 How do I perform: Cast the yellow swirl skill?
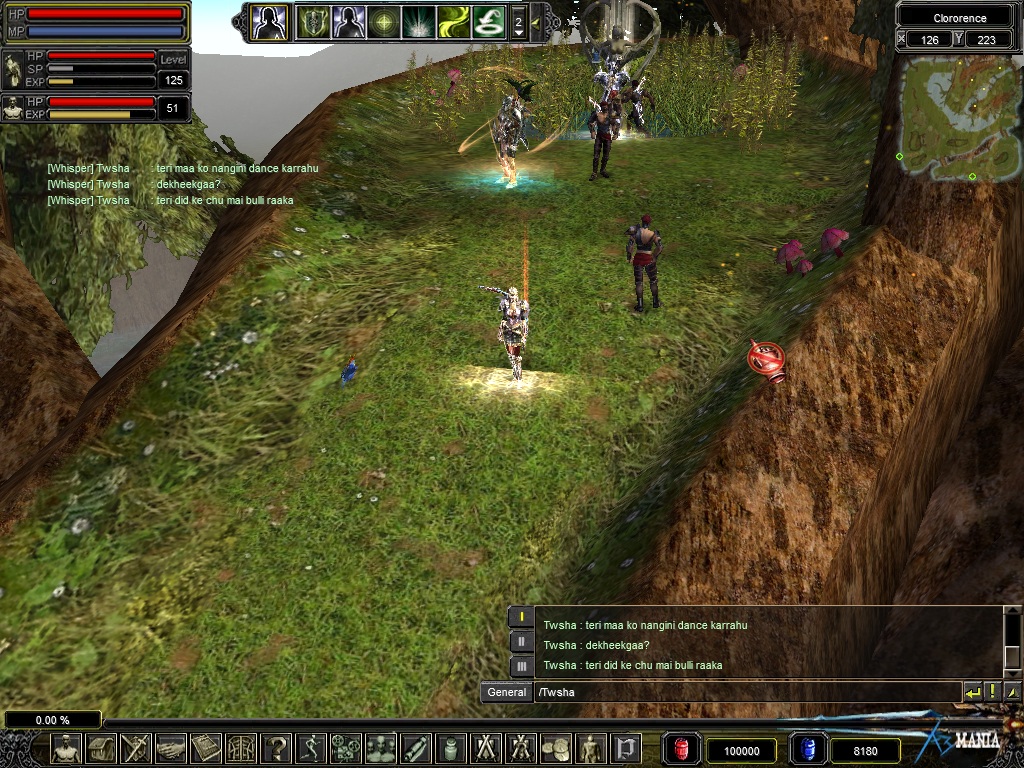point(453,21)
